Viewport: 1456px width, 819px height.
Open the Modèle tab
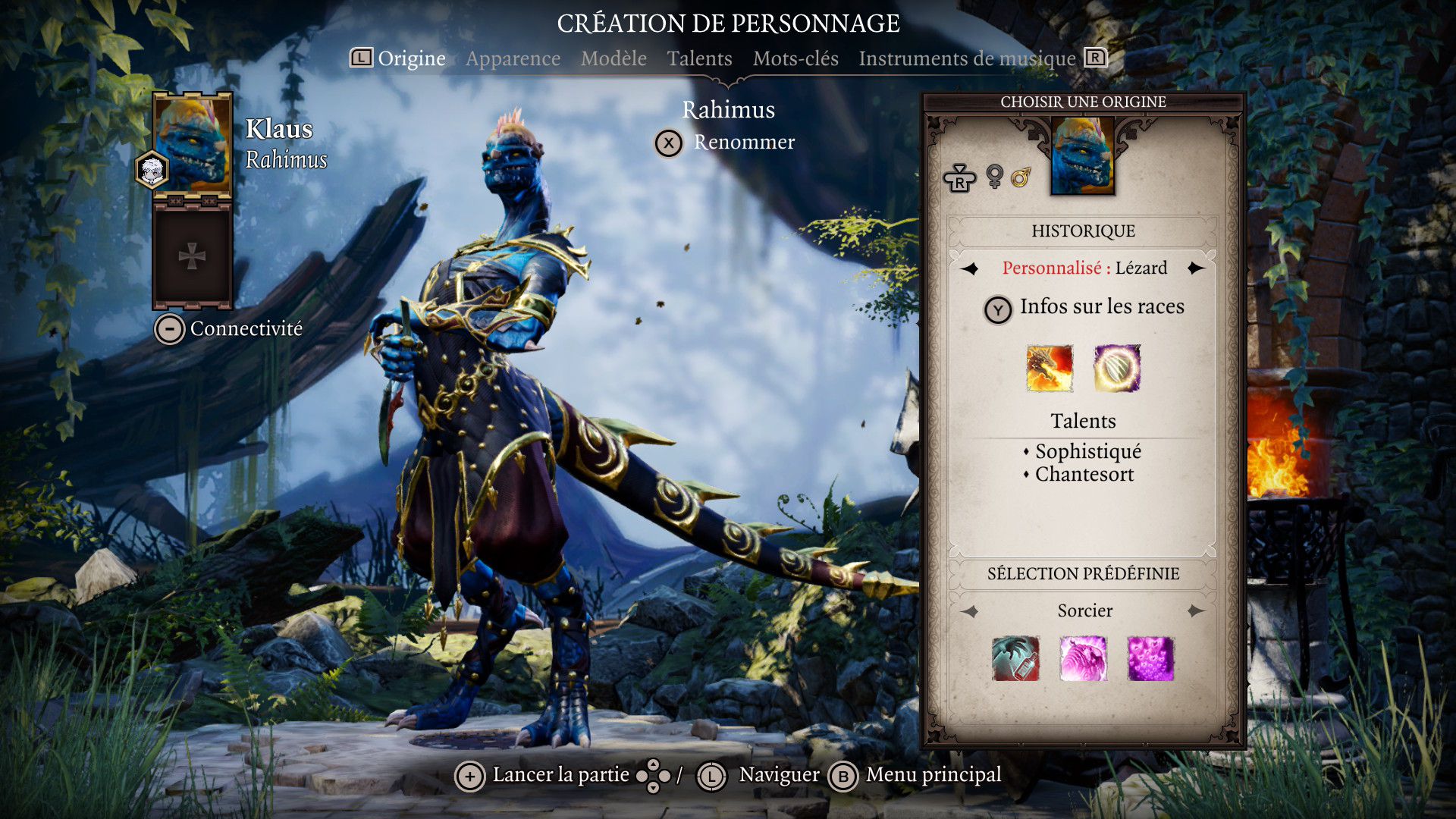tap(613, 58)
